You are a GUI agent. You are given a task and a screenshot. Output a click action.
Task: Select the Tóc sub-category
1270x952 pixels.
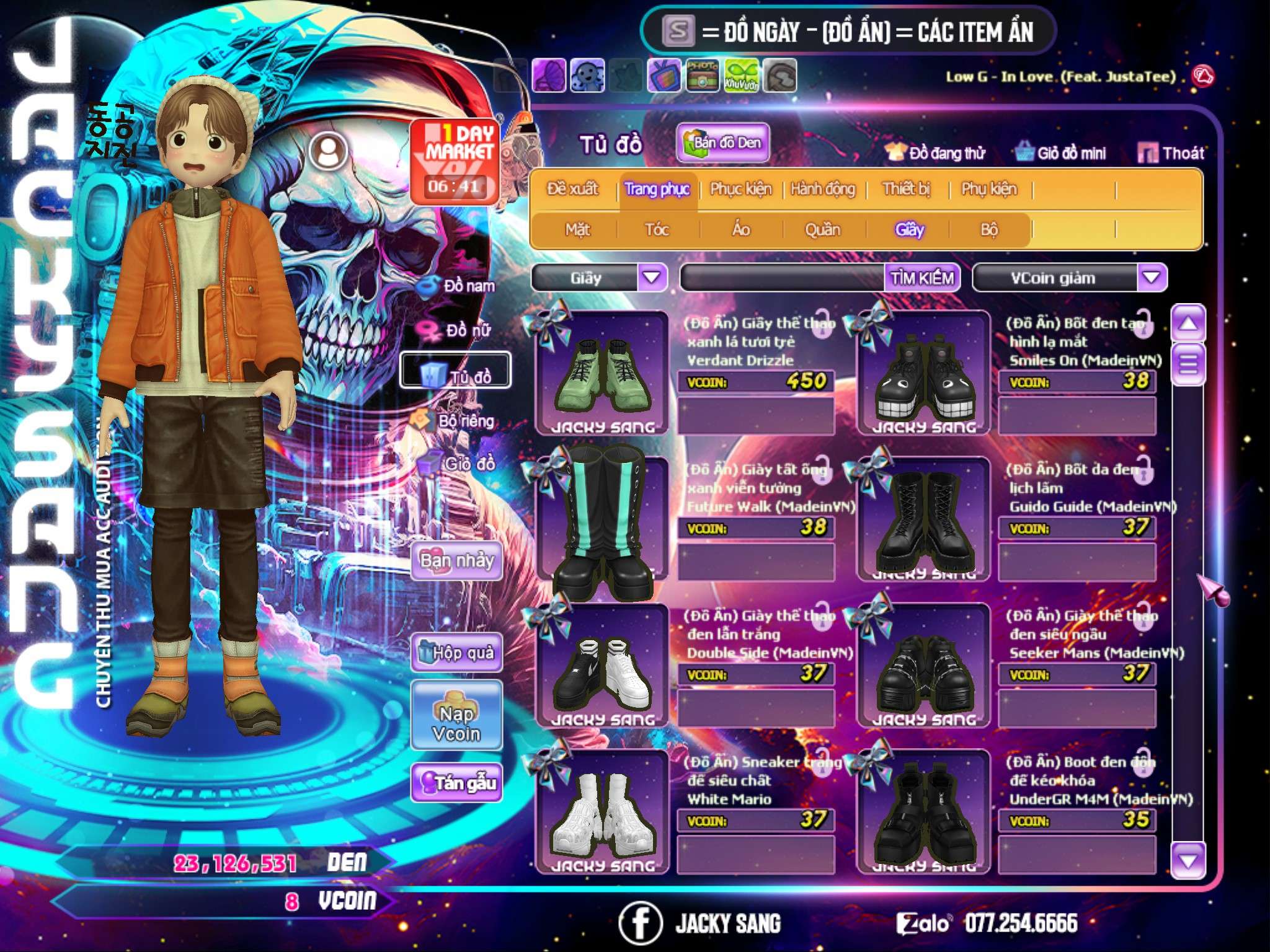(657, 230)
